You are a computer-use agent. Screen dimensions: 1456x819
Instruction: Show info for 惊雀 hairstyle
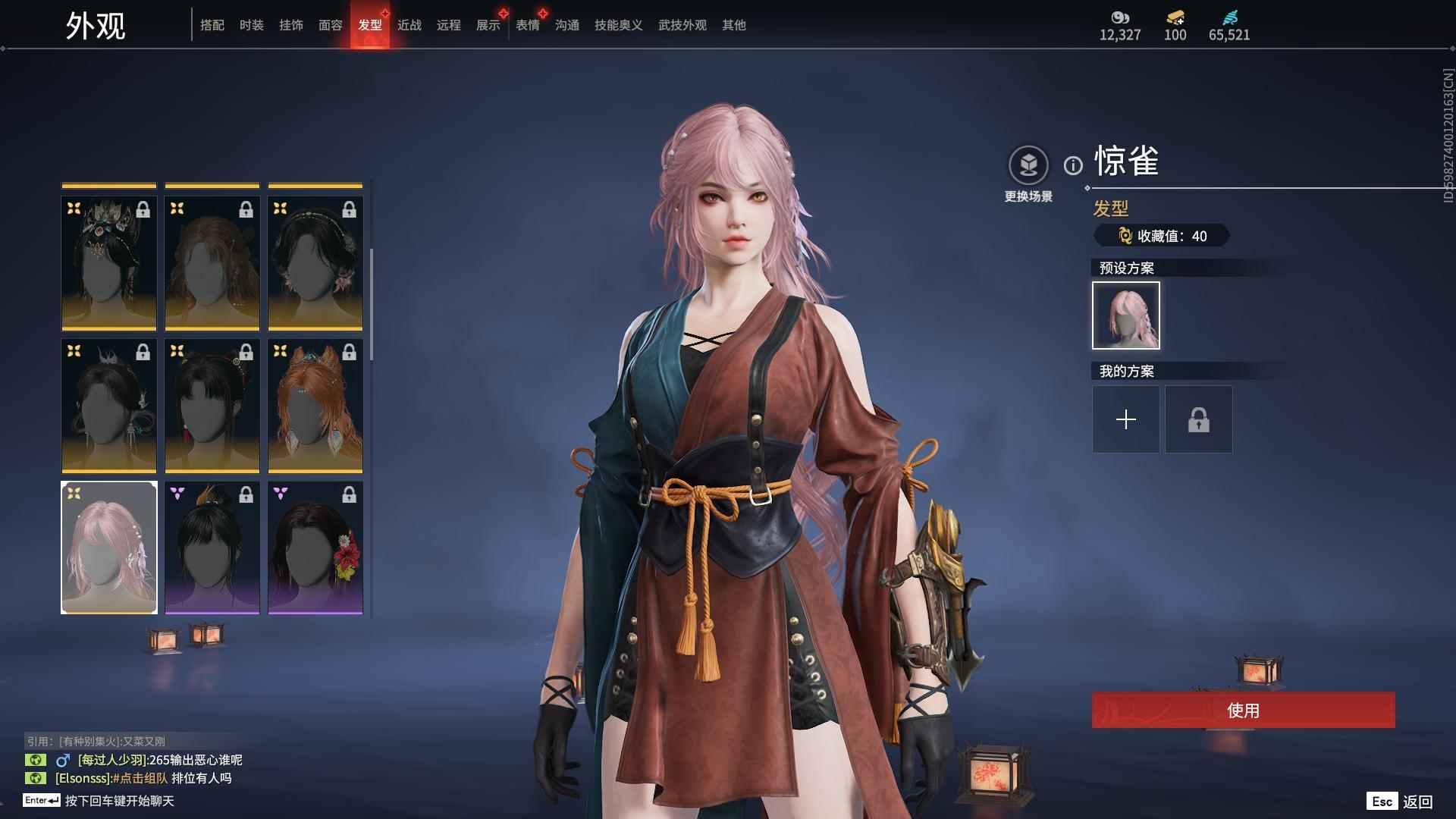pyautogui.click(x=1072, y=165)
